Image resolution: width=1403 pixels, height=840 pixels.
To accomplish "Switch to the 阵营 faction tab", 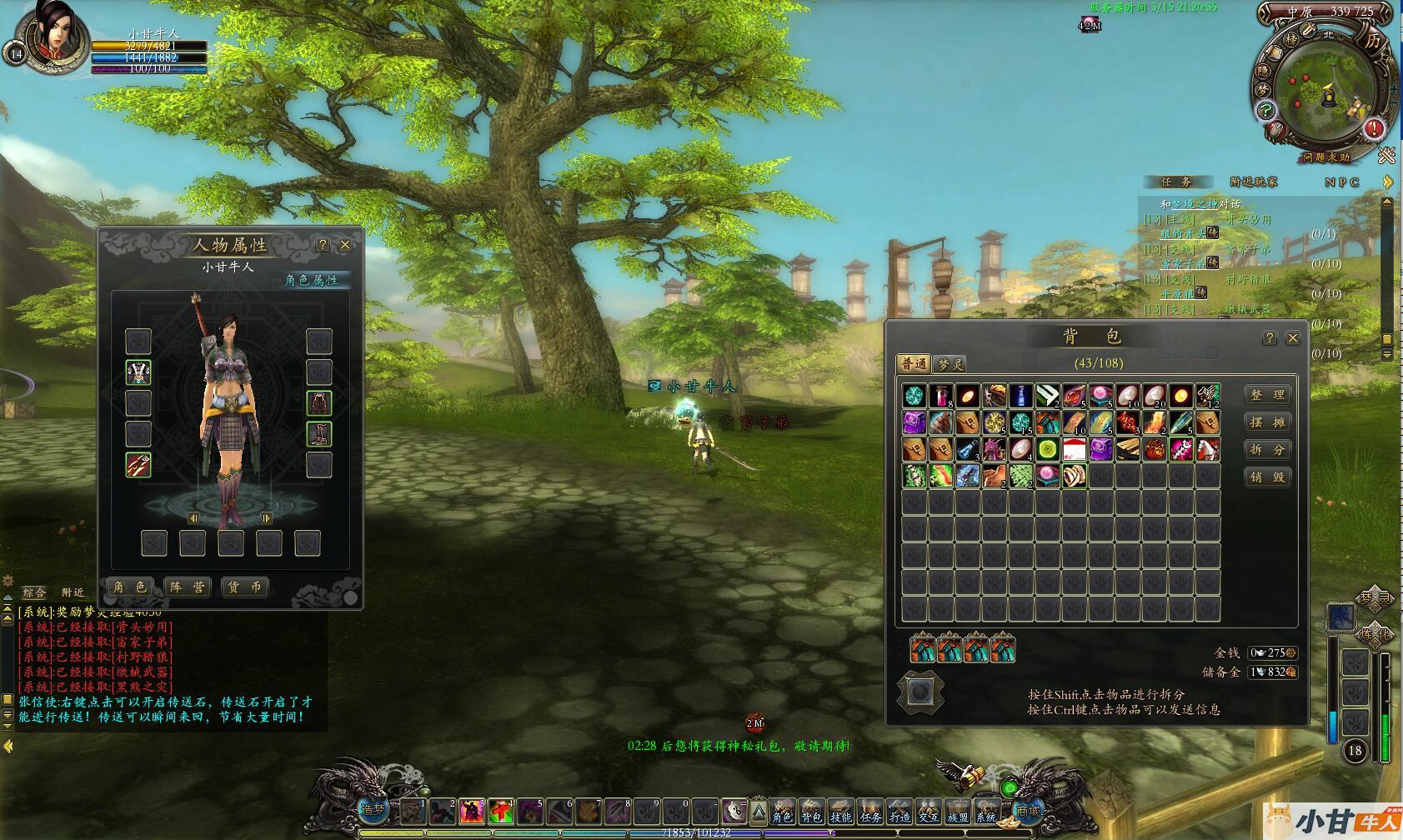I will click(x=188, y=587).
